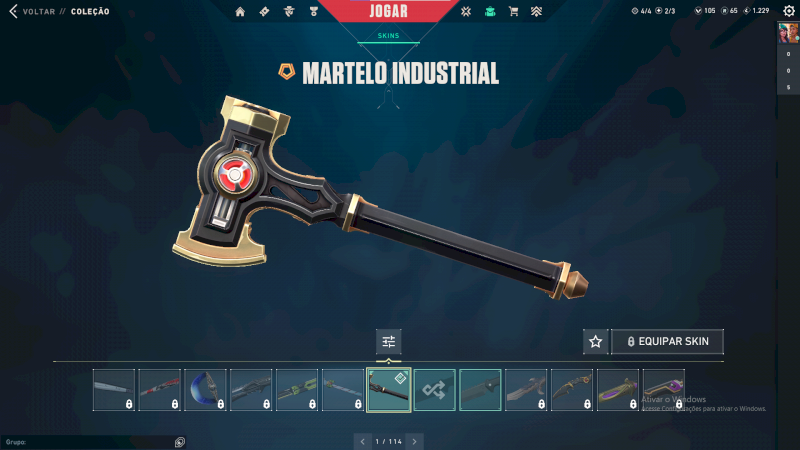Go to the next skins page

pos(415,441)
